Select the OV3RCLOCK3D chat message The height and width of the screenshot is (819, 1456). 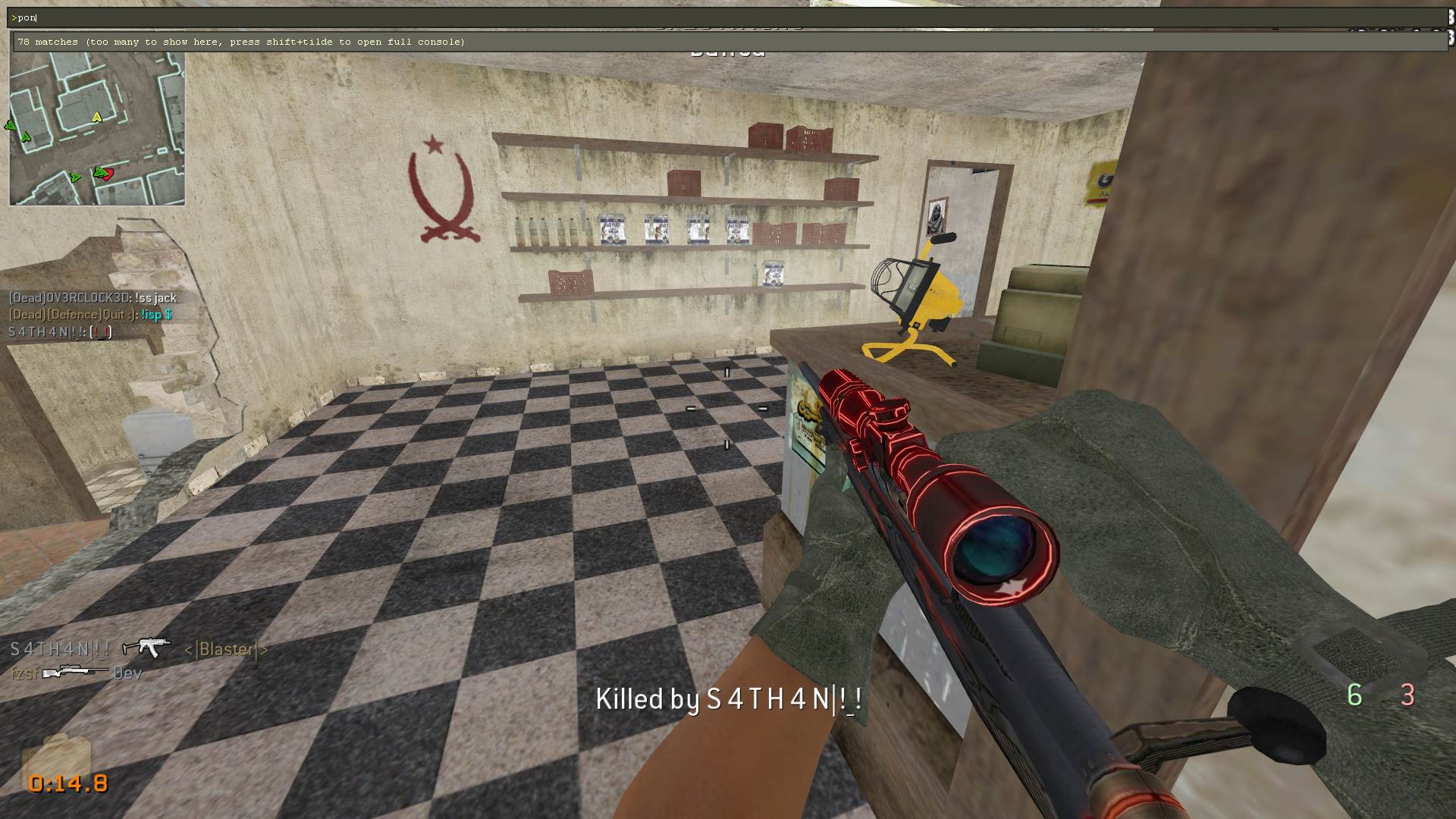coord(93,298)
